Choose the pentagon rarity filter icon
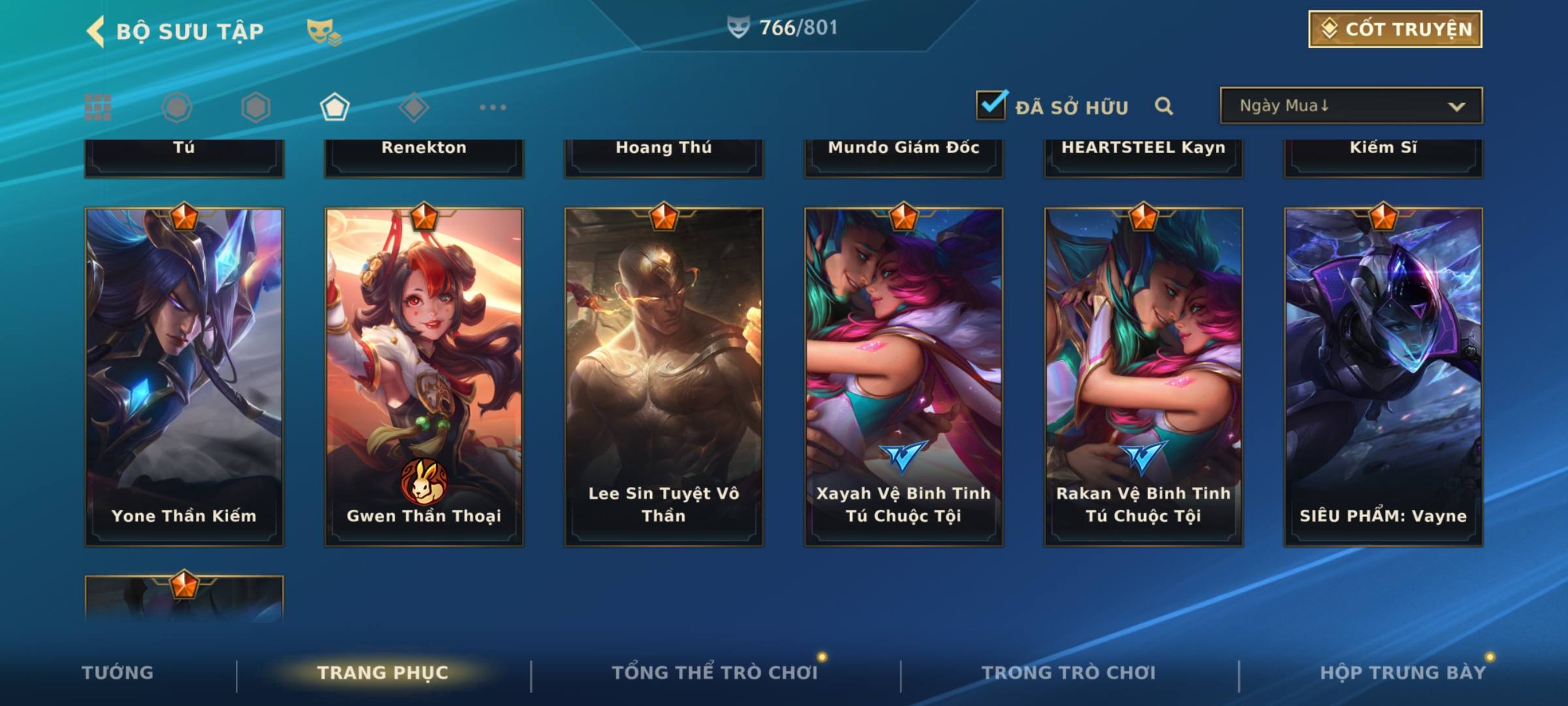1568x706 pixels. click(x=335, y=107)
